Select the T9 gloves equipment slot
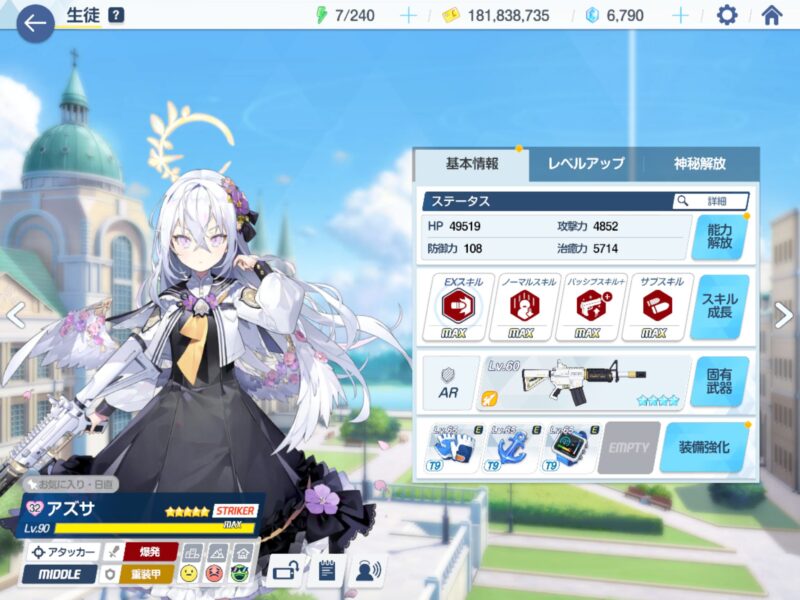This screenshot has height=600, width=800. click(453, 447)
